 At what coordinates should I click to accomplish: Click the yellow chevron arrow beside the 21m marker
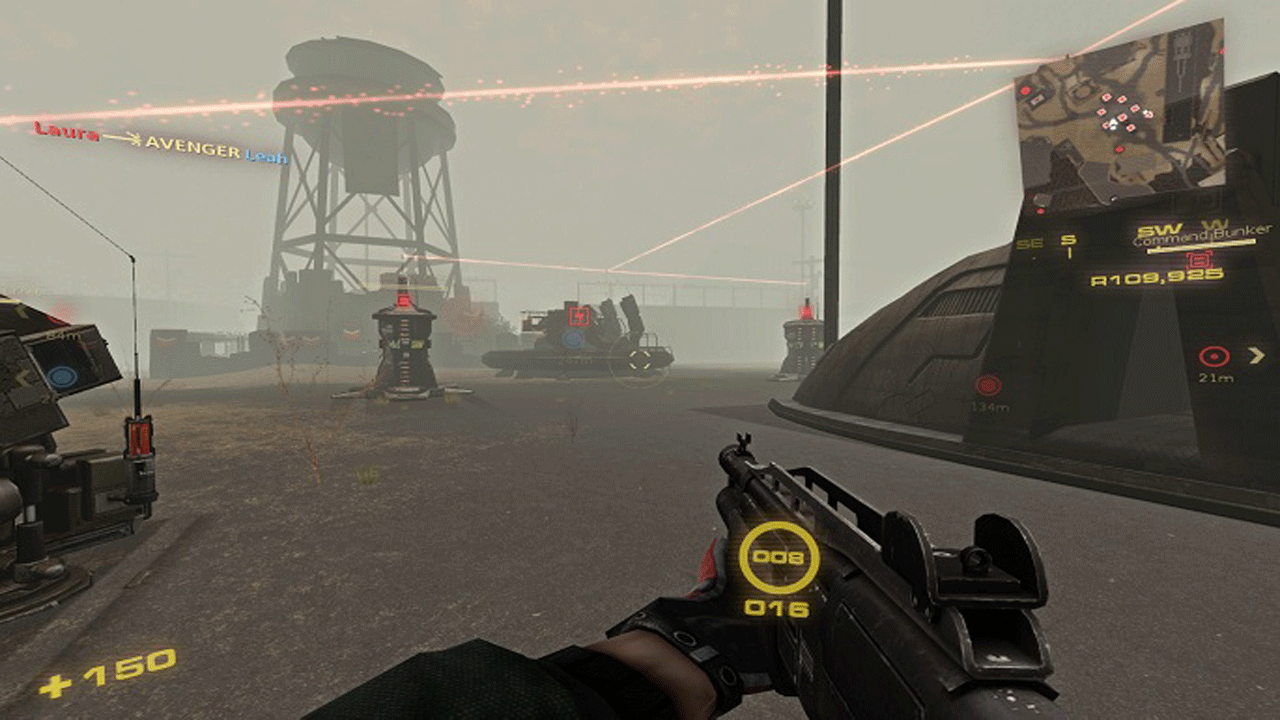point(1256,355)
